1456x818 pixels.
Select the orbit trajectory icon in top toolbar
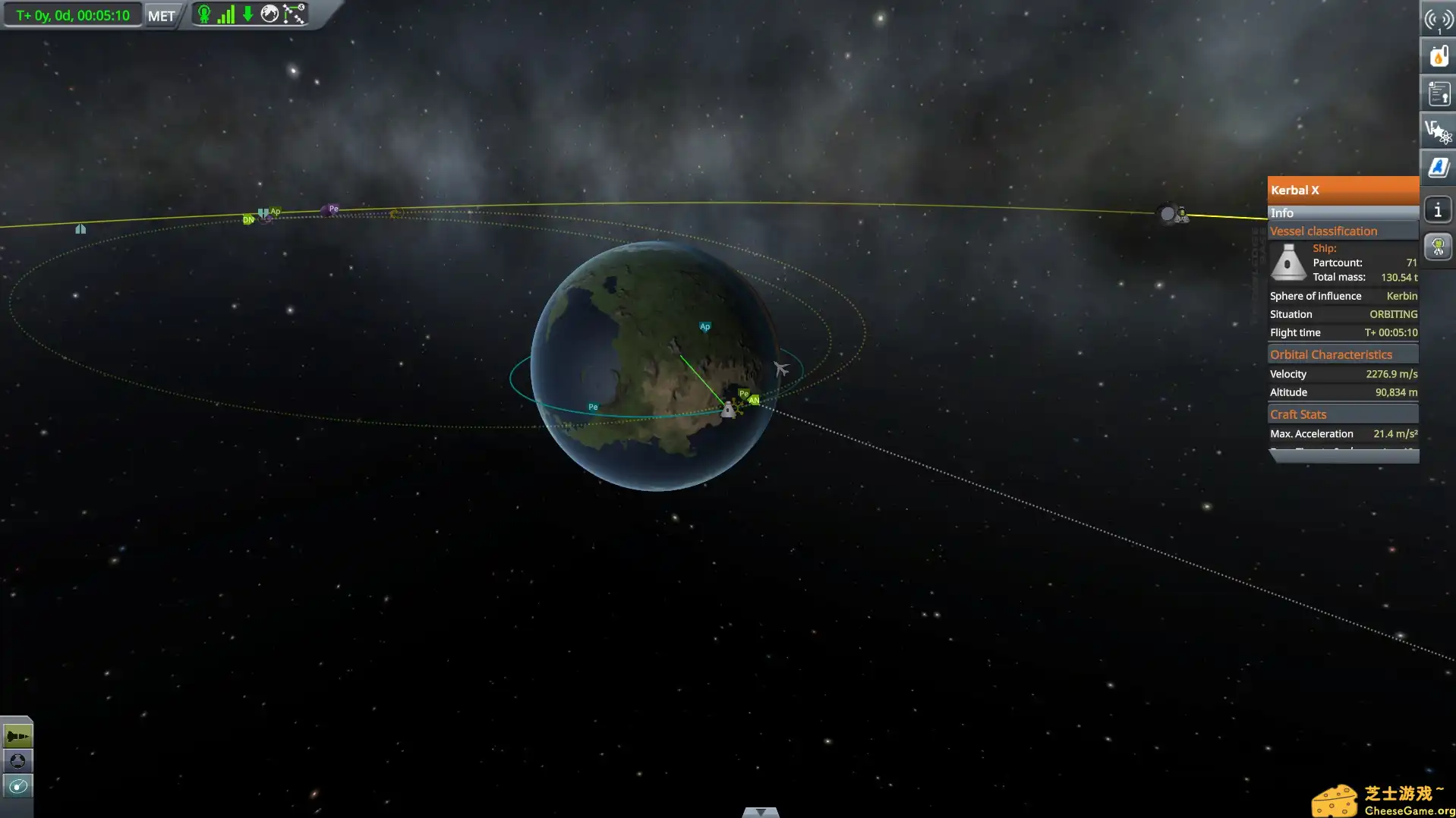(x=294, y=14)
